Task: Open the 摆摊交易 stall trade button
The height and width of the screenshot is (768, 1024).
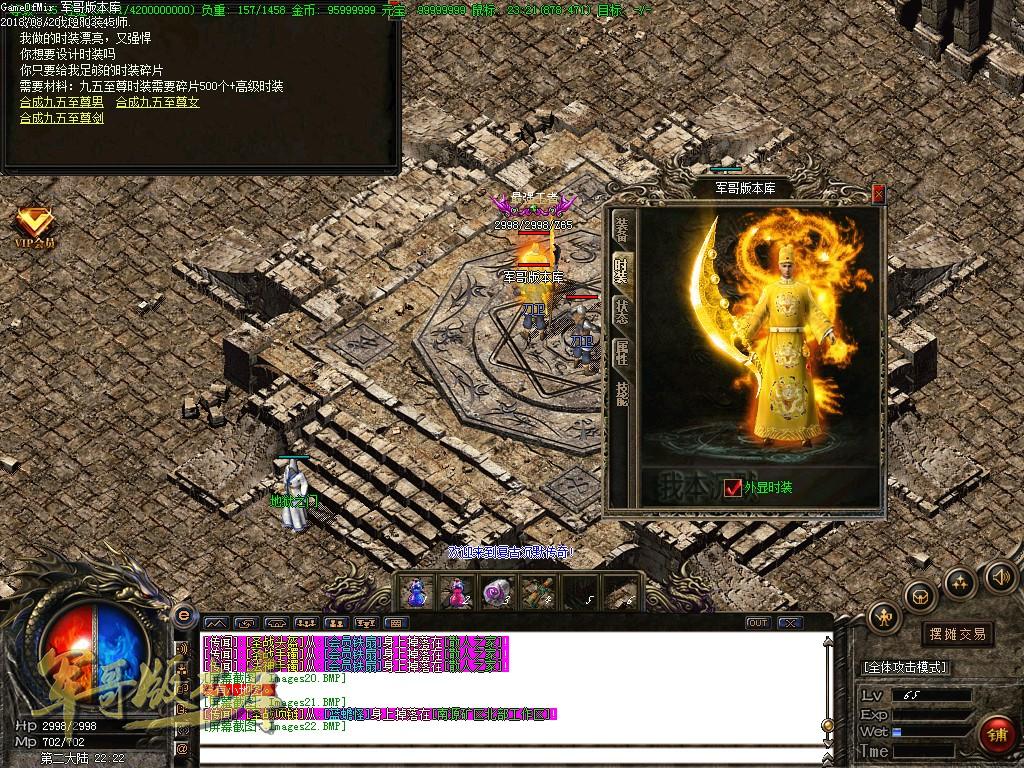Action: [957, 634]
